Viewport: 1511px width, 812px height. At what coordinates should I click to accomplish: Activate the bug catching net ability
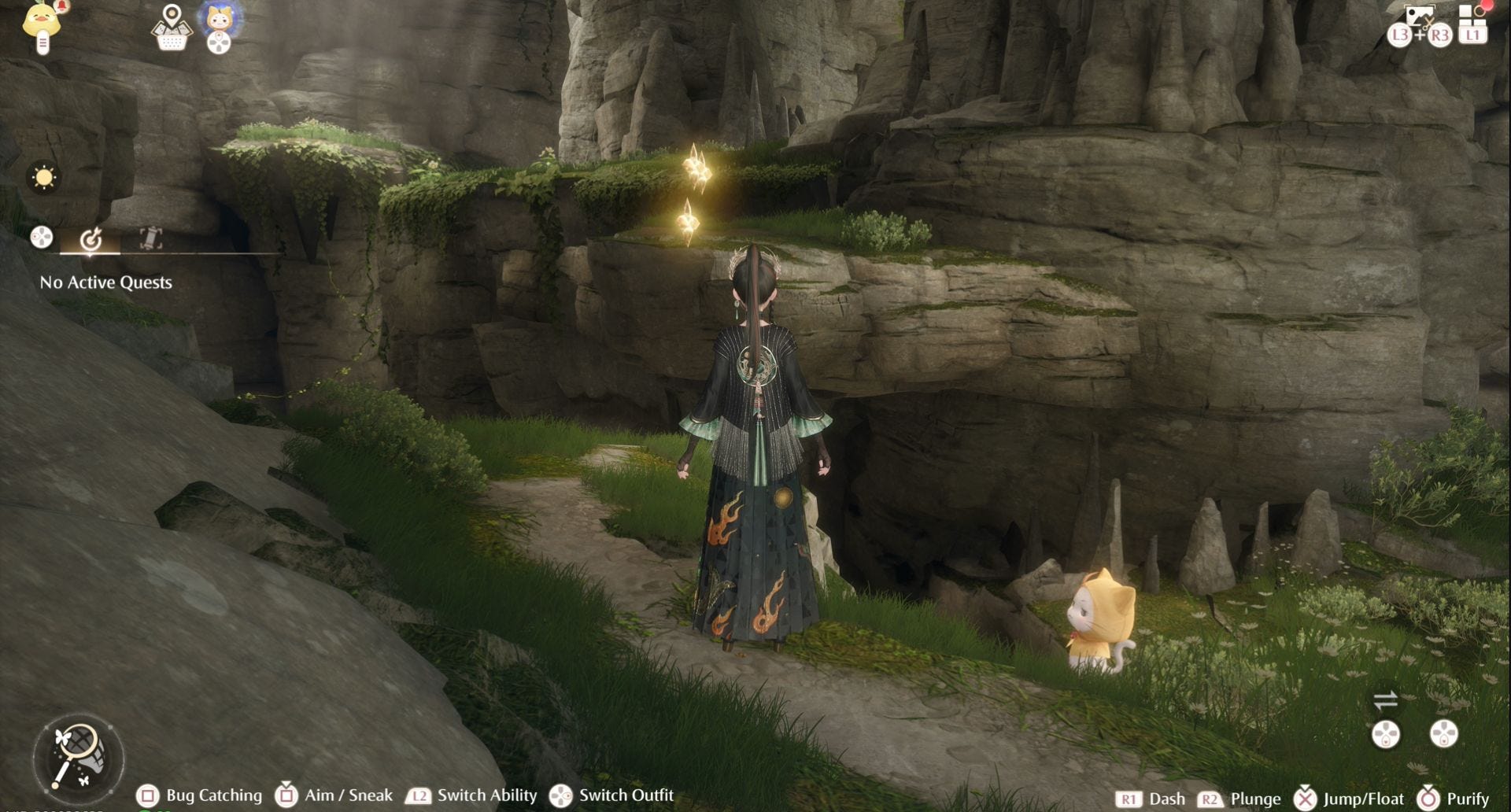[x=77, y=757]
